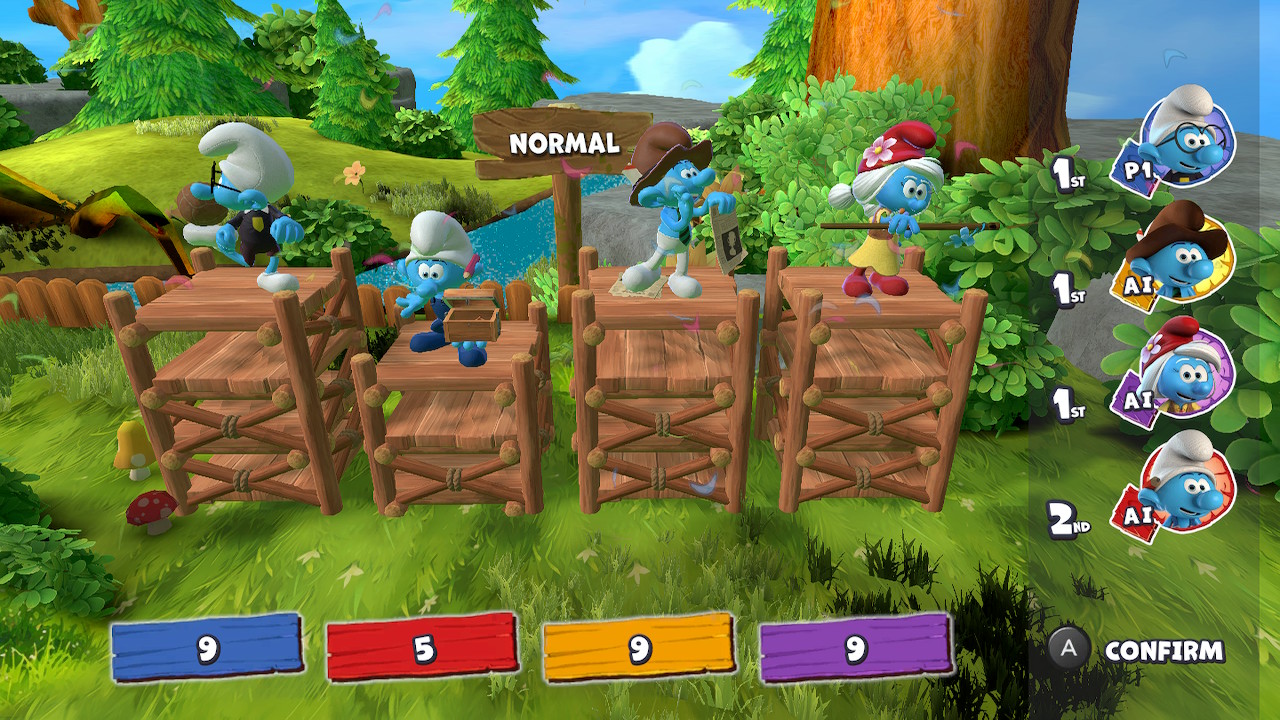Pick the AI red flower hat Smurf portrait
The width and height of the screenshot is (1280, 720).
click(x=1184, y=372)
